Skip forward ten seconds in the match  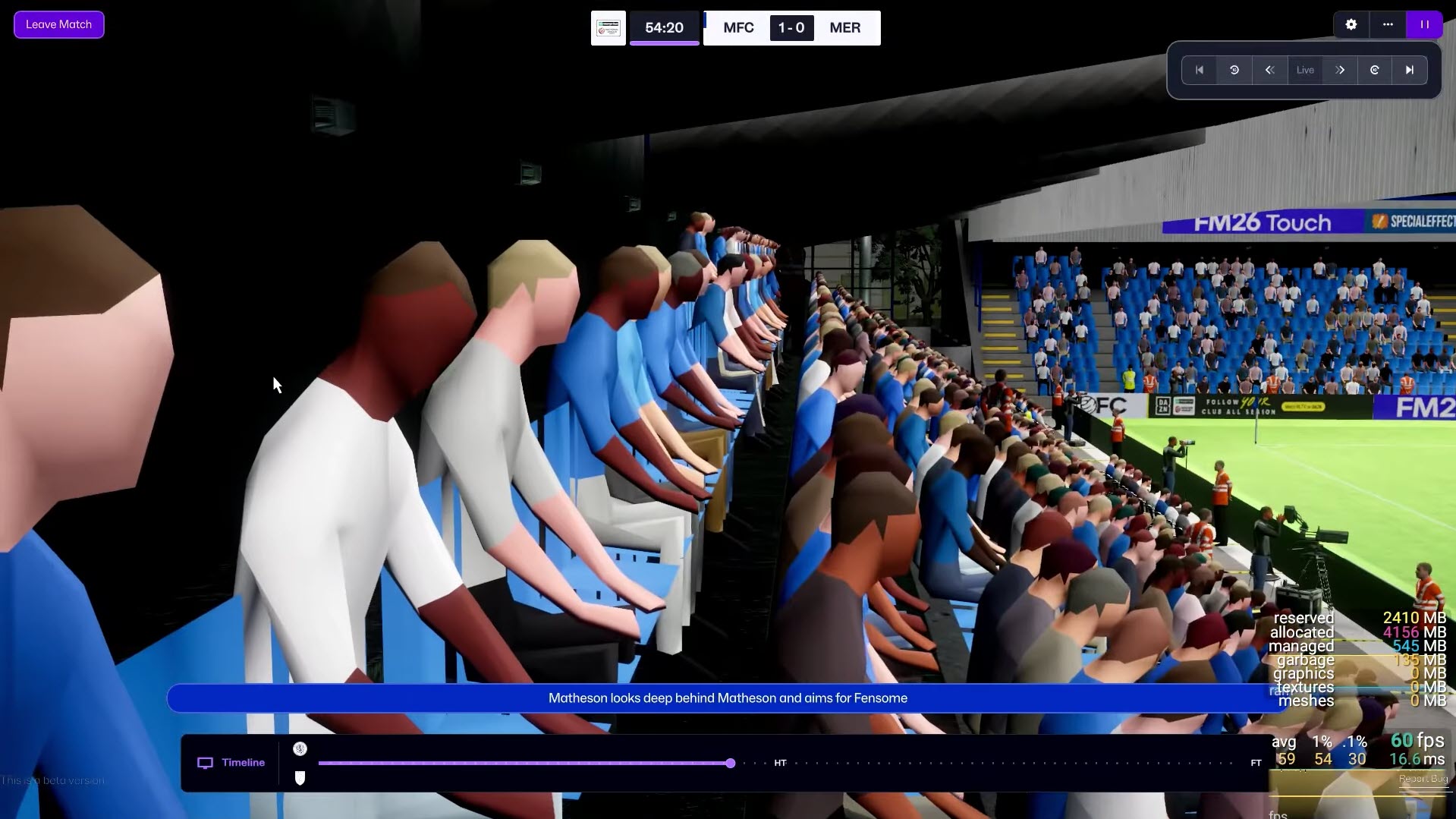pos(1375,70)
